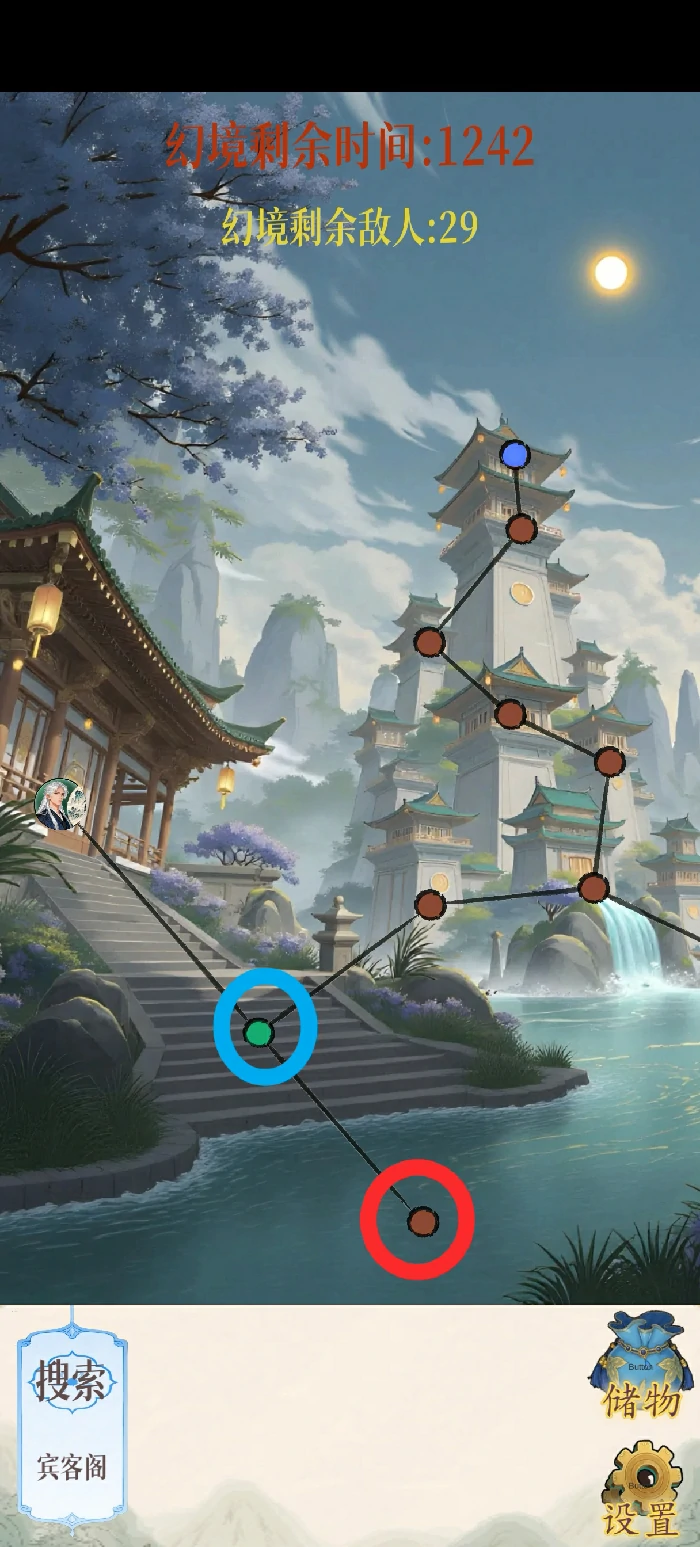Image resolution: width=700 pixels, height=1547 pixels.
Task: Tap the 搜索 search button
Action: pyautogui.click(x=71, y=1383)
